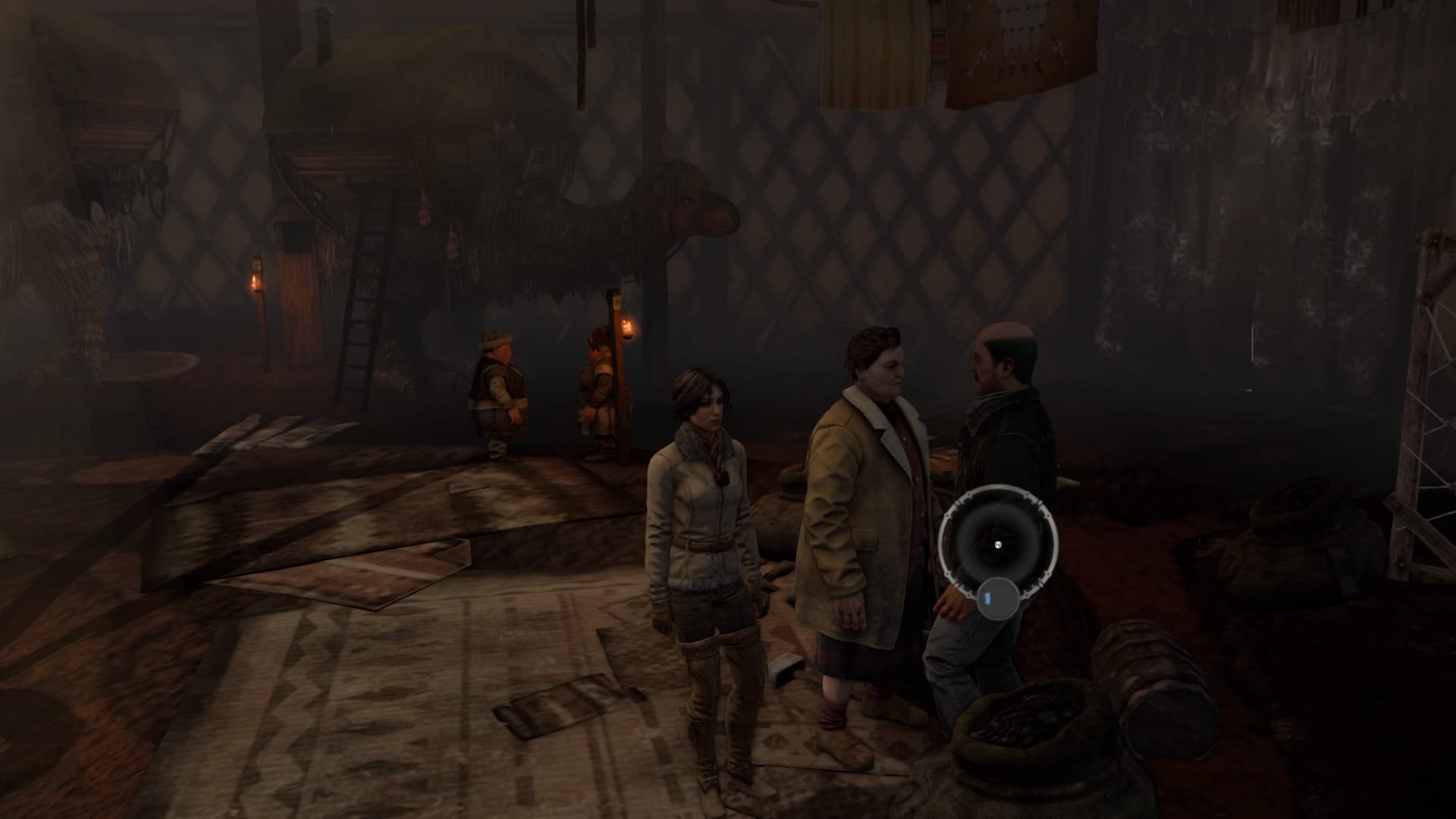The width and height of the screenshot is (1456, 819).
Task: Click the circular interaction marker on the man
Action: (997, 543)
